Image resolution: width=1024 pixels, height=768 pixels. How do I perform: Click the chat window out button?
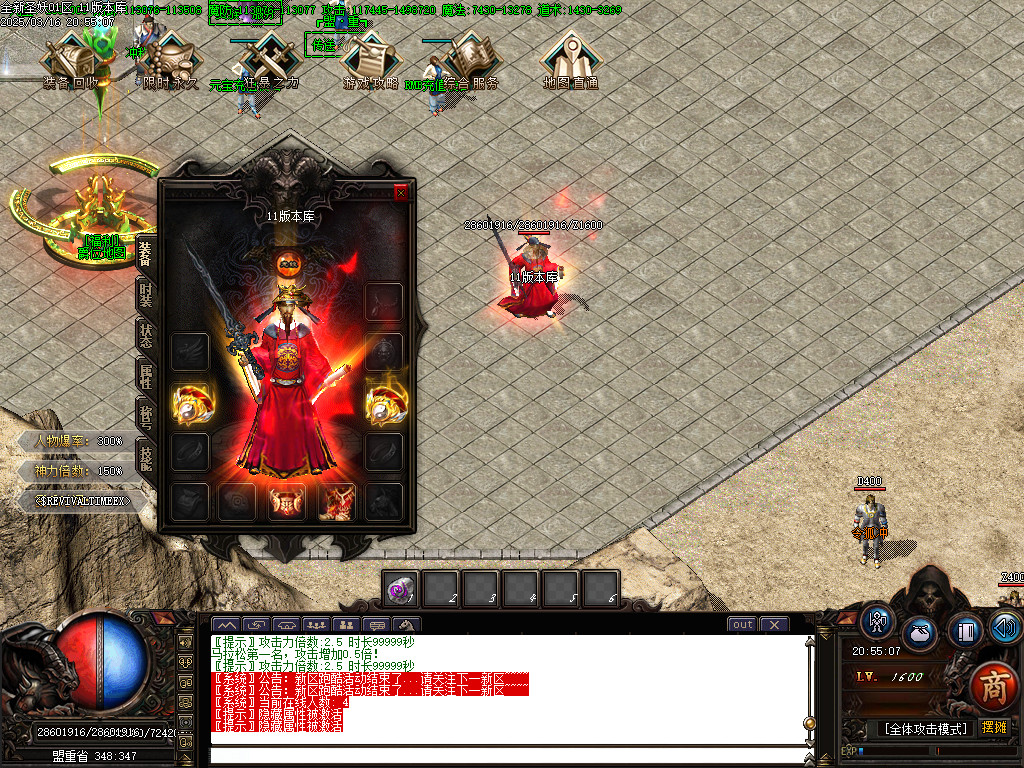pos(742,625)
